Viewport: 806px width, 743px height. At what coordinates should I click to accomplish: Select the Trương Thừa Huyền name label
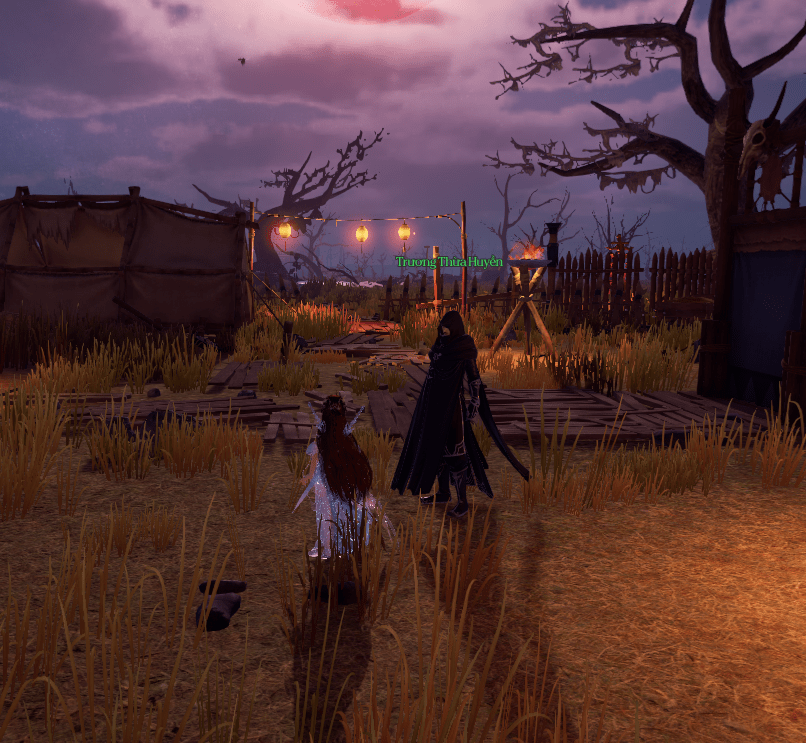pos(448,262)
